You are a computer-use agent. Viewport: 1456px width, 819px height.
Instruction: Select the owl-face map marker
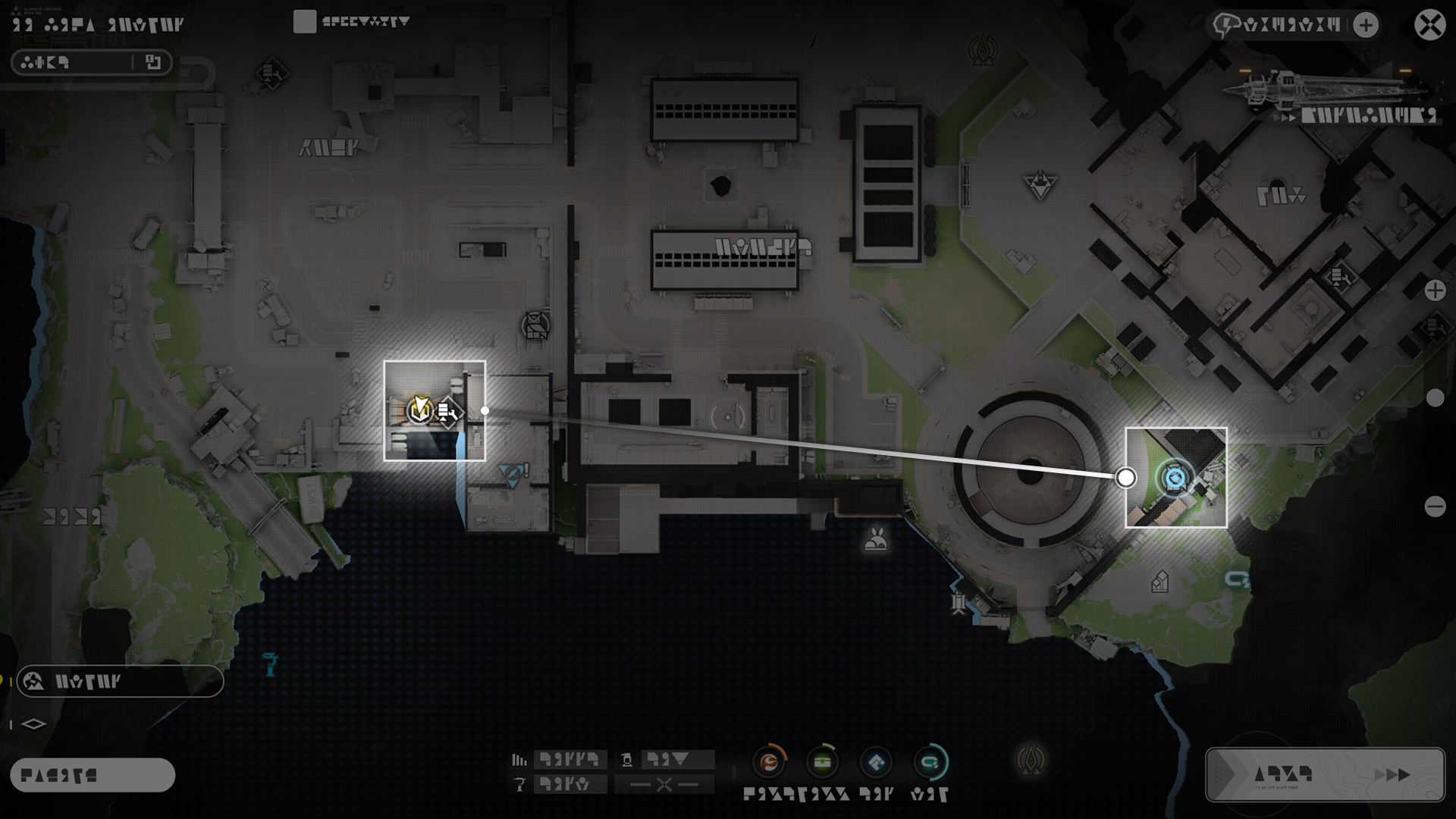(x=536, y=326)
